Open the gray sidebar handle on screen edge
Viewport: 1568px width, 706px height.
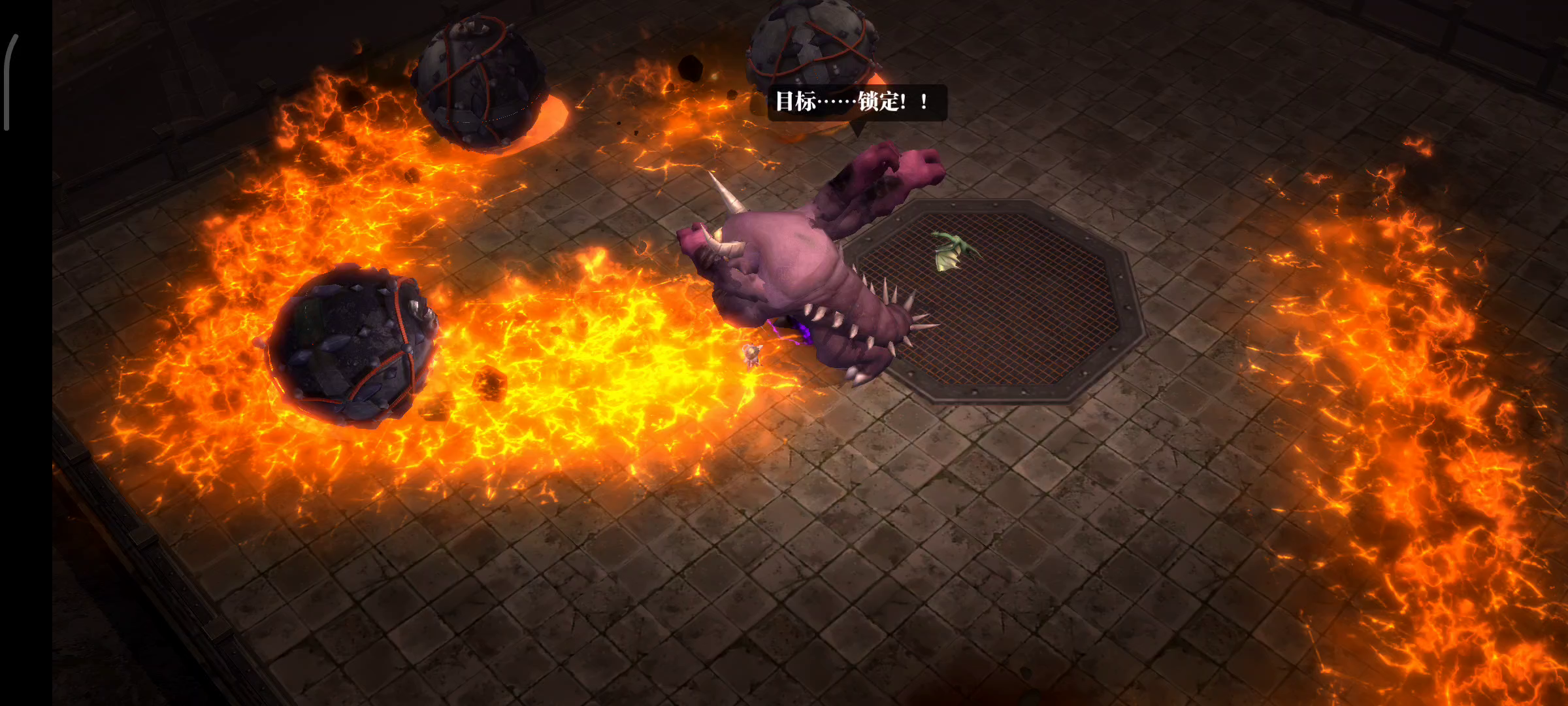[x=8, y=82]
